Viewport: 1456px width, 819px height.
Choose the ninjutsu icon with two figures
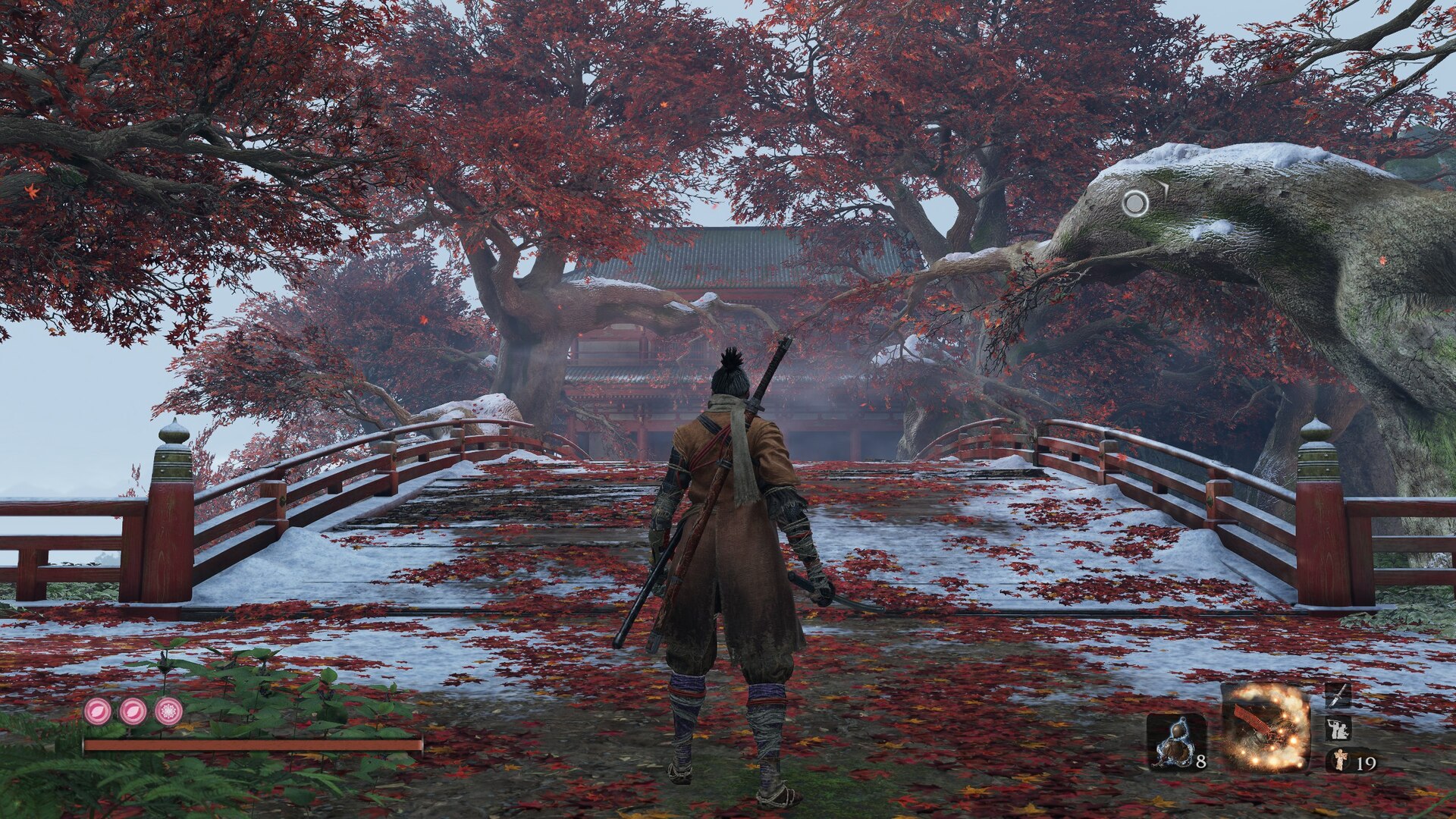(x=1337, y=730)
